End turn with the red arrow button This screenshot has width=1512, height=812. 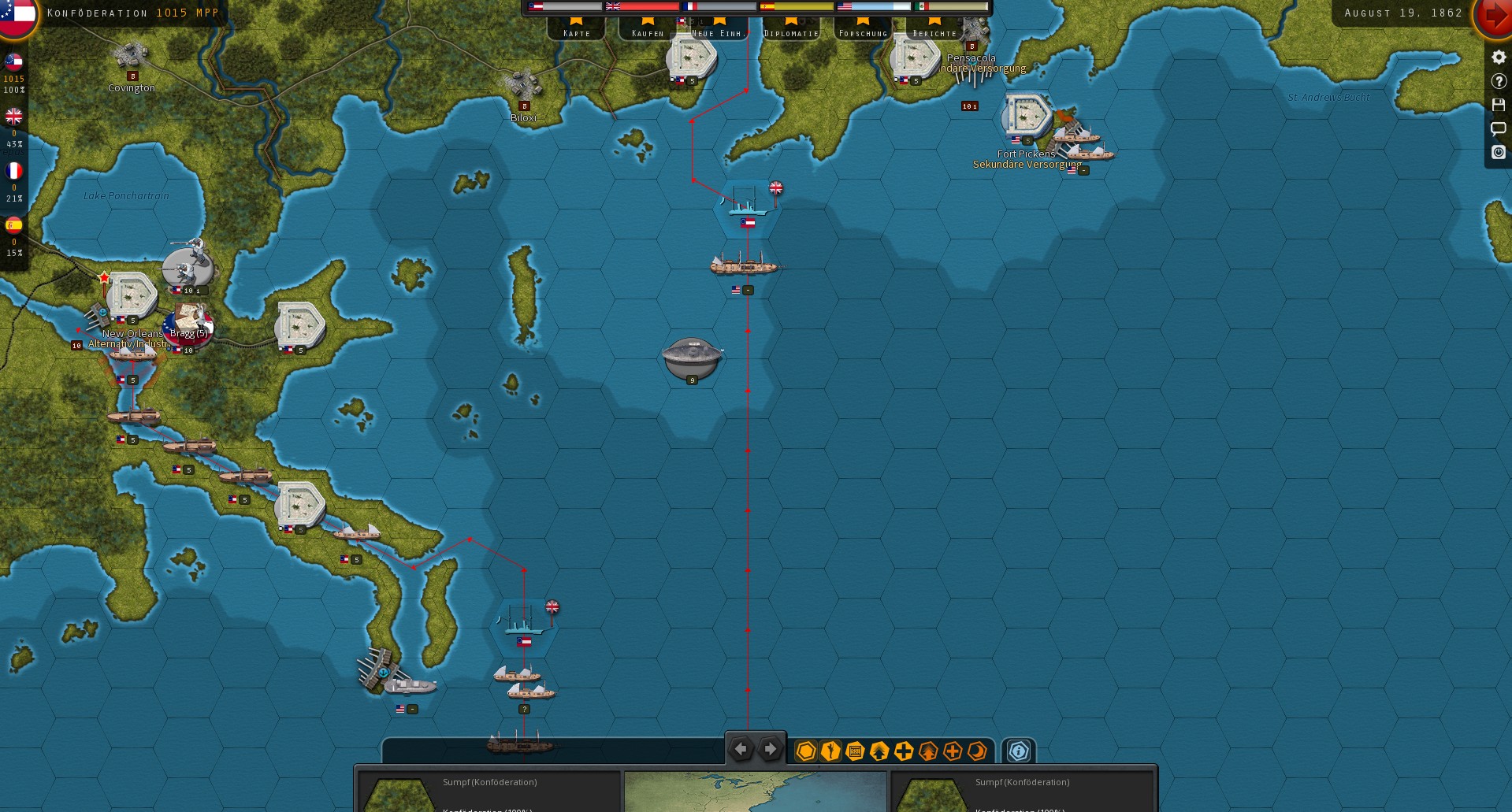[1492, 16]
